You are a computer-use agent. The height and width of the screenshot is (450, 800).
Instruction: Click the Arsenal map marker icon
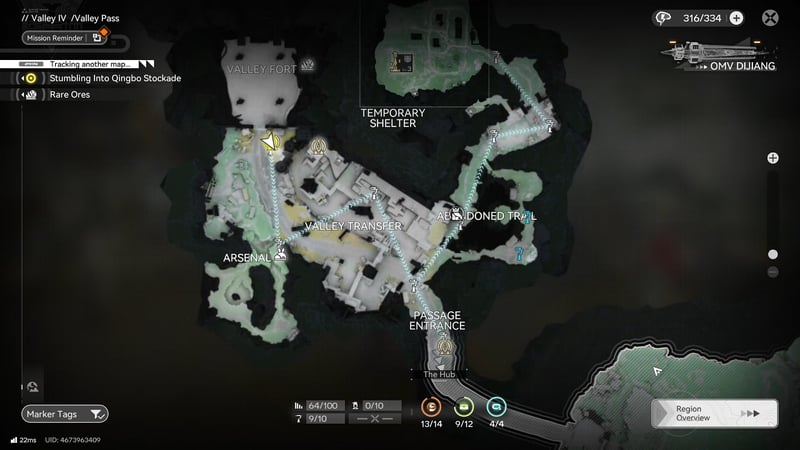click(x=280, y=255)
